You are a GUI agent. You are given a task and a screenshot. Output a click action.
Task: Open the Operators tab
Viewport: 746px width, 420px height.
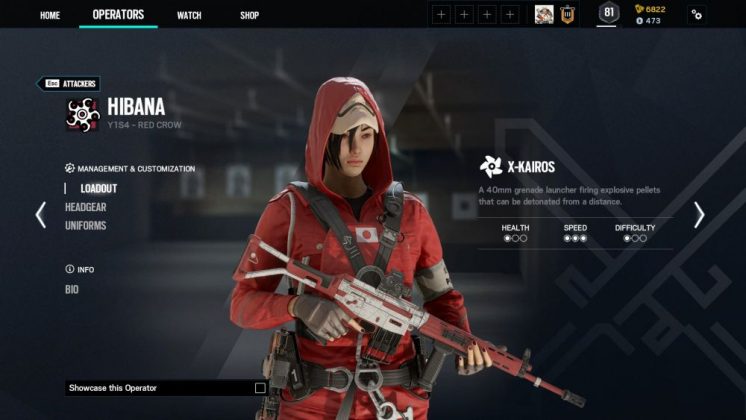[118, 15]
